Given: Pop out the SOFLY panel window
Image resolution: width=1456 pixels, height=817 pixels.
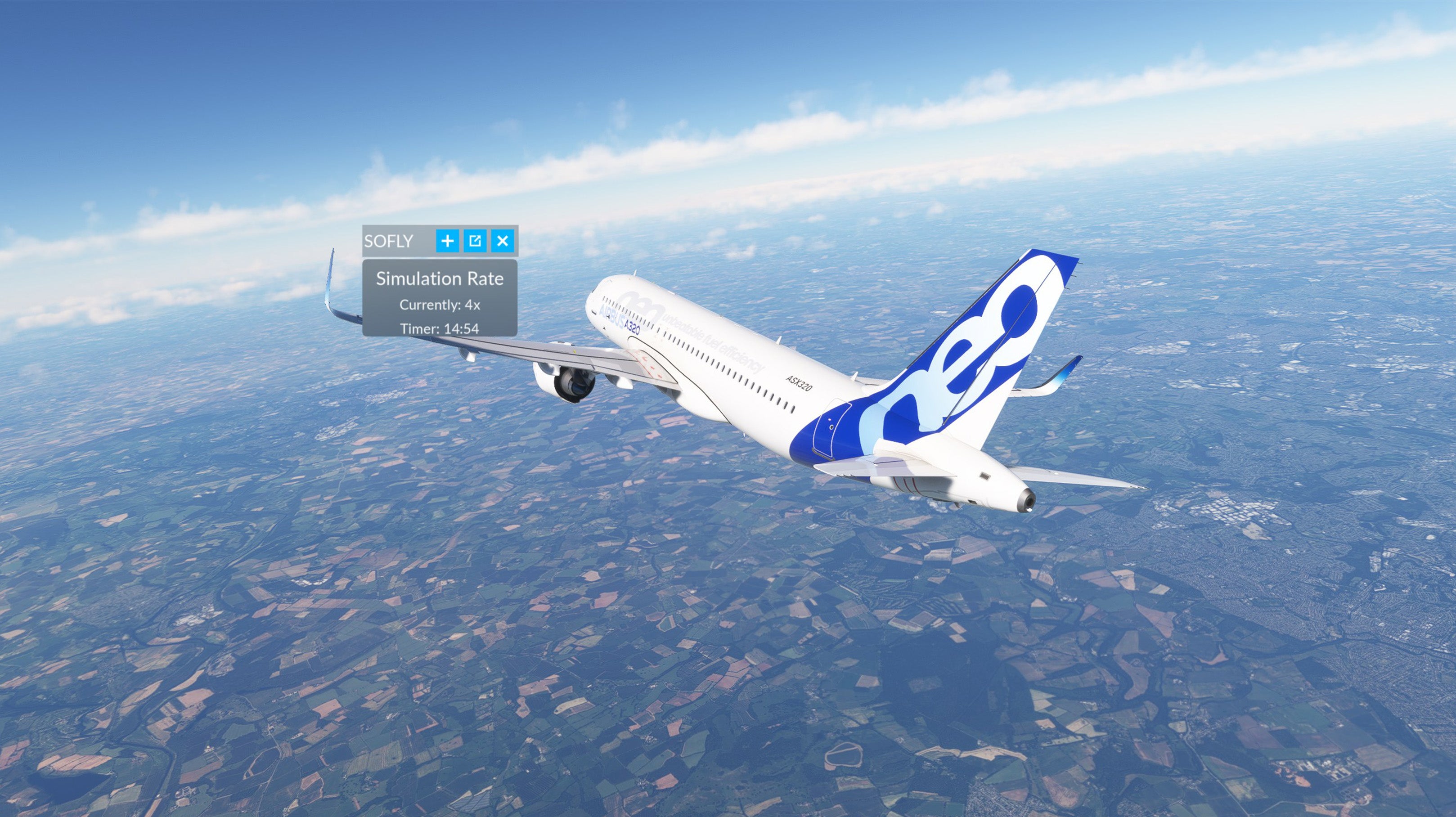Looking at the screenshot, I should [x=475, y=241].
